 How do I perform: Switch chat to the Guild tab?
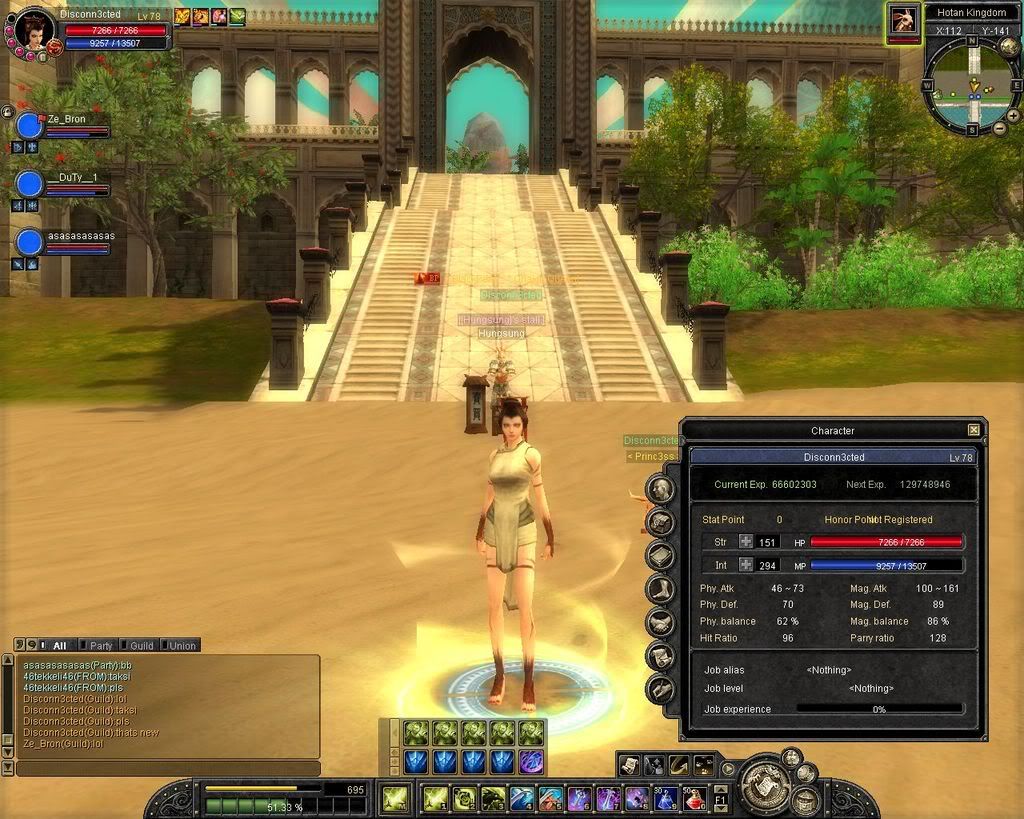coord(138,645)
